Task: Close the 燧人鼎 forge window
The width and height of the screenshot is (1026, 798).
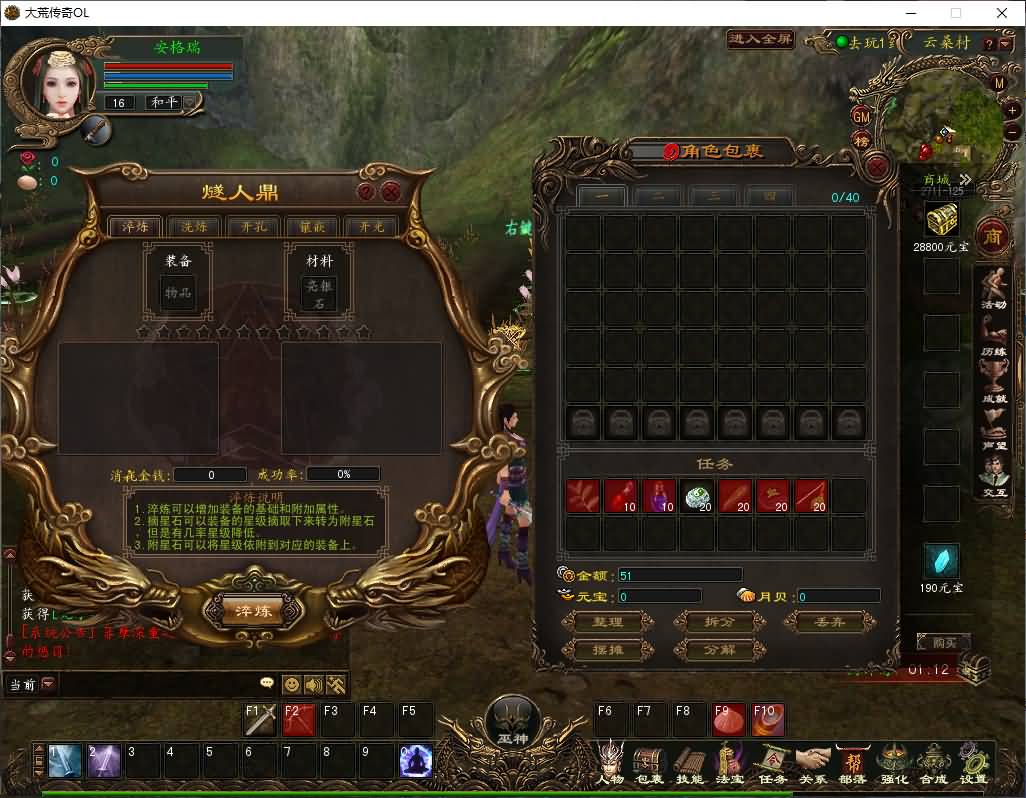Action: (391, 192)
